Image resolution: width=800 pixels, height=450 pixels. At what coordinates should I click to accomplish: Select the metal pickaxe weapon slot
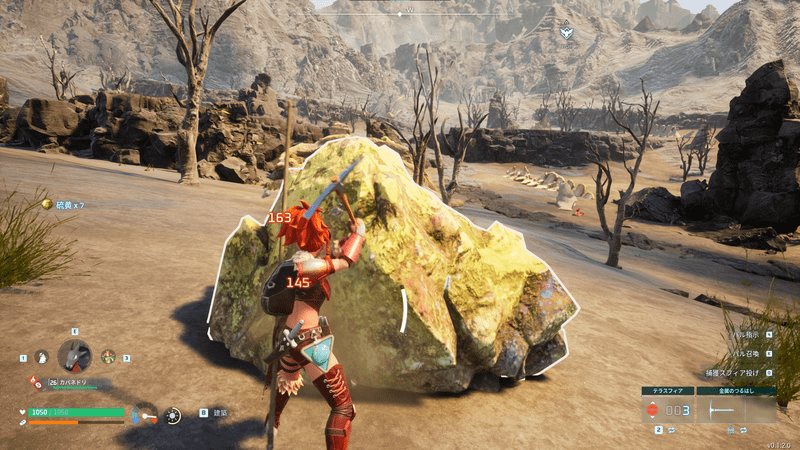point(735,409)
